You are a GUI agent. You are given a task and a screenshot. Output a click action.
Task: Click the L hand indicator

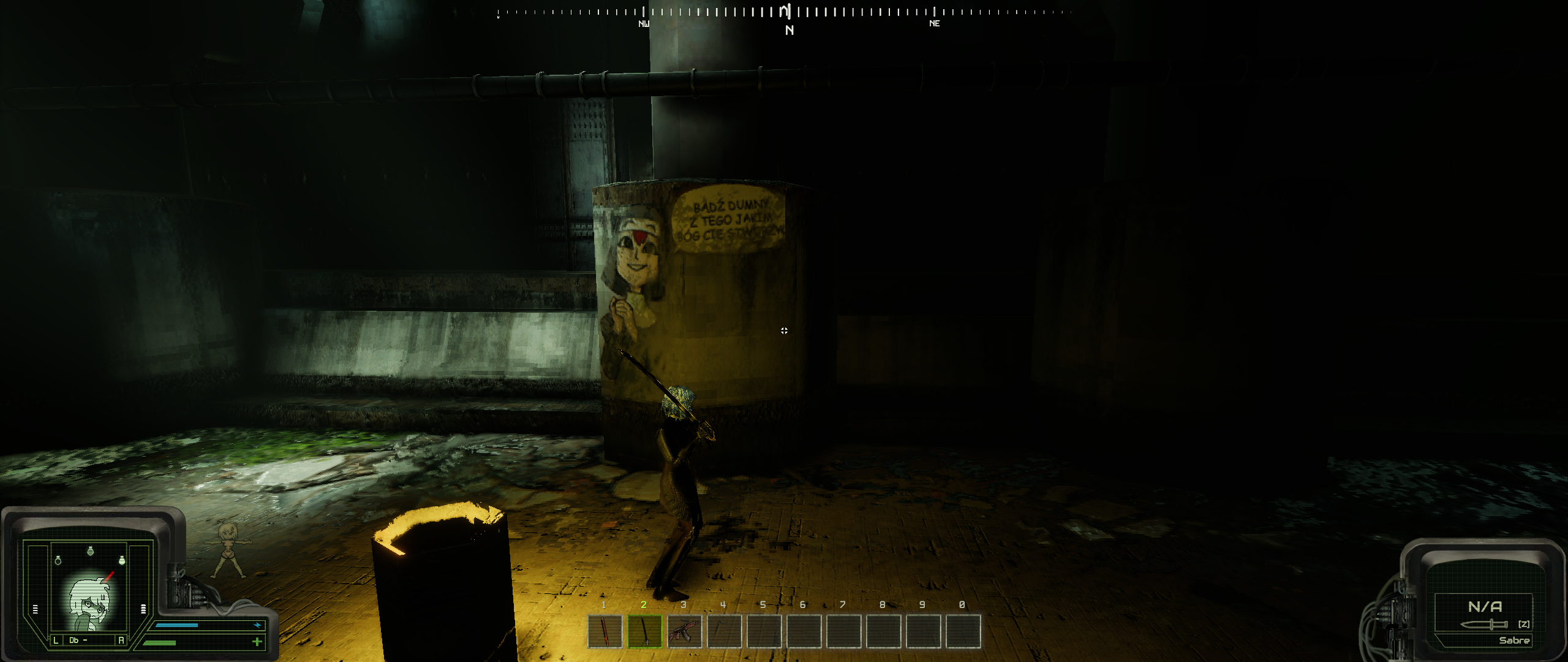[x=56, y=641]
